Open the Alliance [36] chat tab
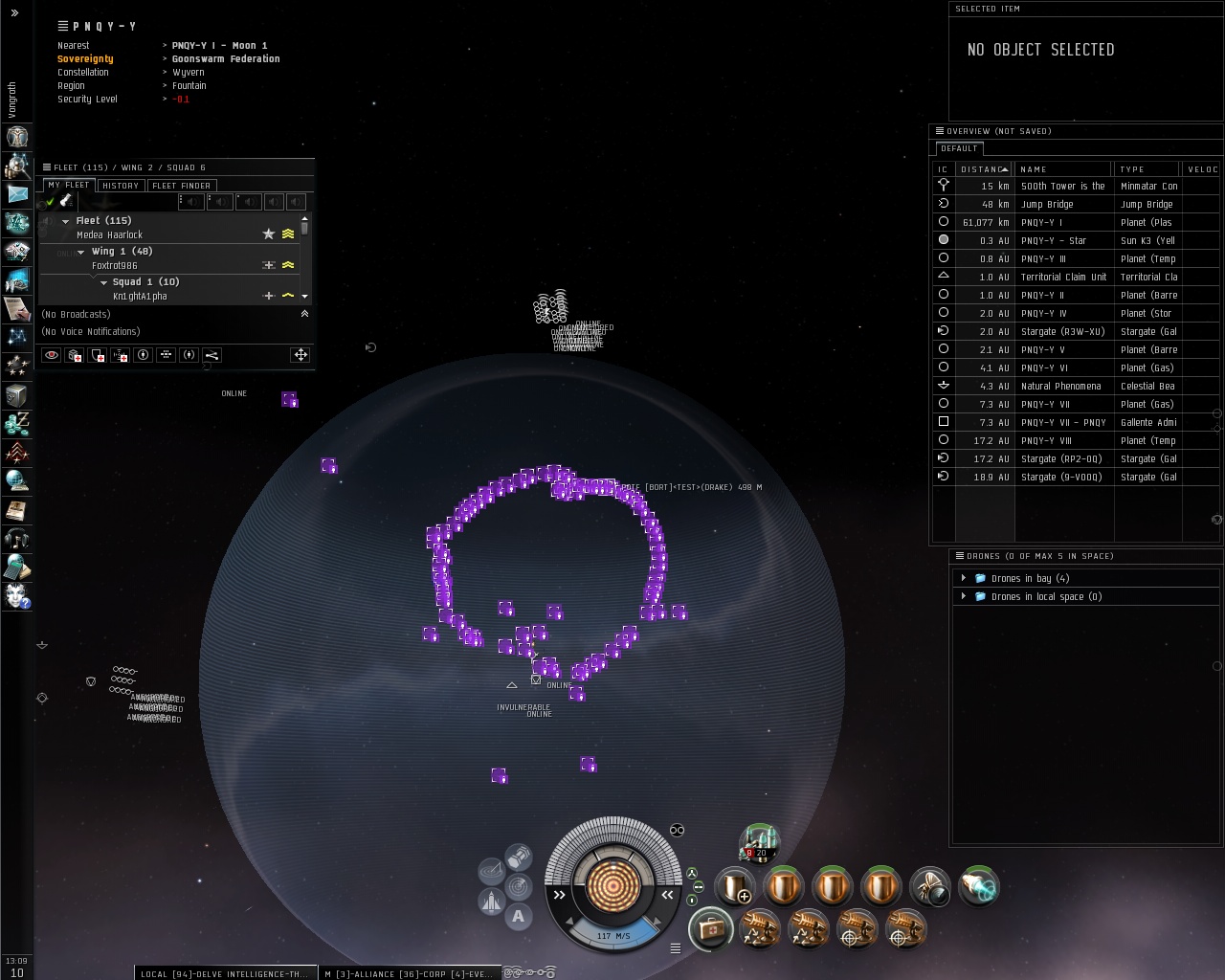Screen dimensions: 1225x980 (x=409, y=973)
